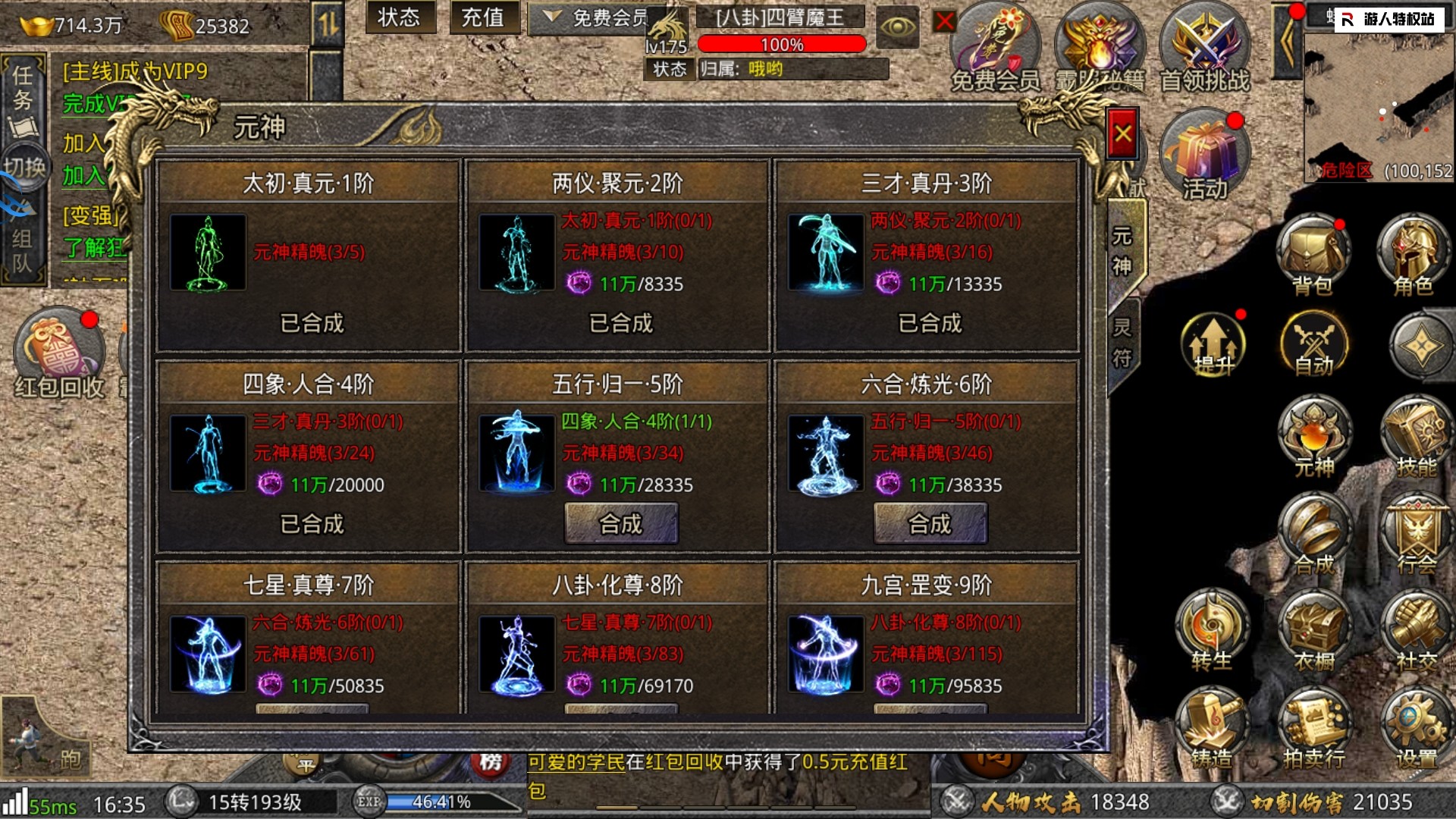
Task: Click 合成 for 五行·归一·5阶
Action: coord(621,523)
